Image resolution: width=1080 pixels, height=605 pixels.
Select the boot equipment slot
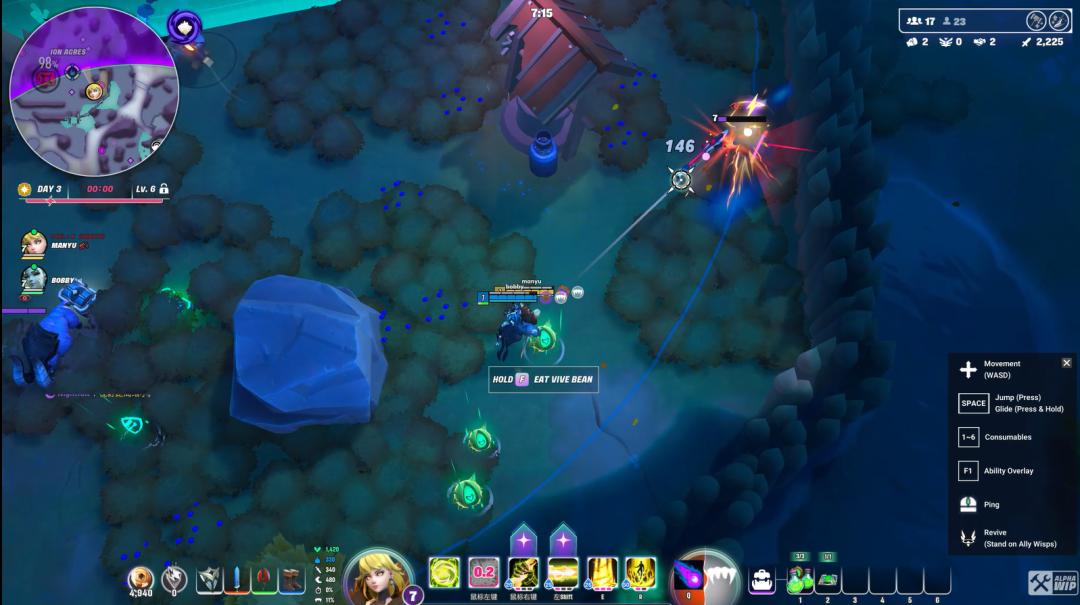[292, 578]
